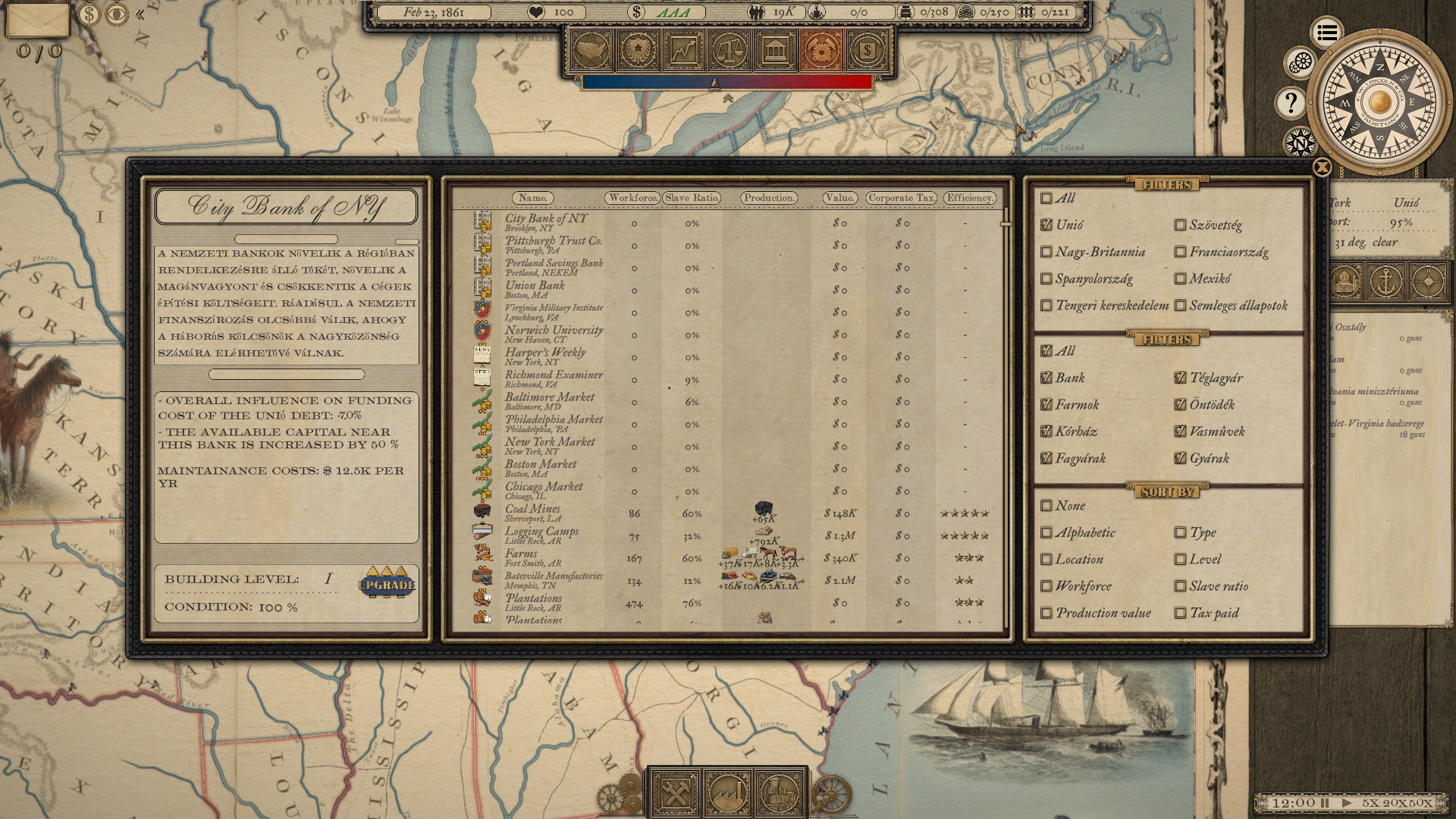Close the buildings panel with the X
The image size is (1456, 819).
(x=1322, y=168)
